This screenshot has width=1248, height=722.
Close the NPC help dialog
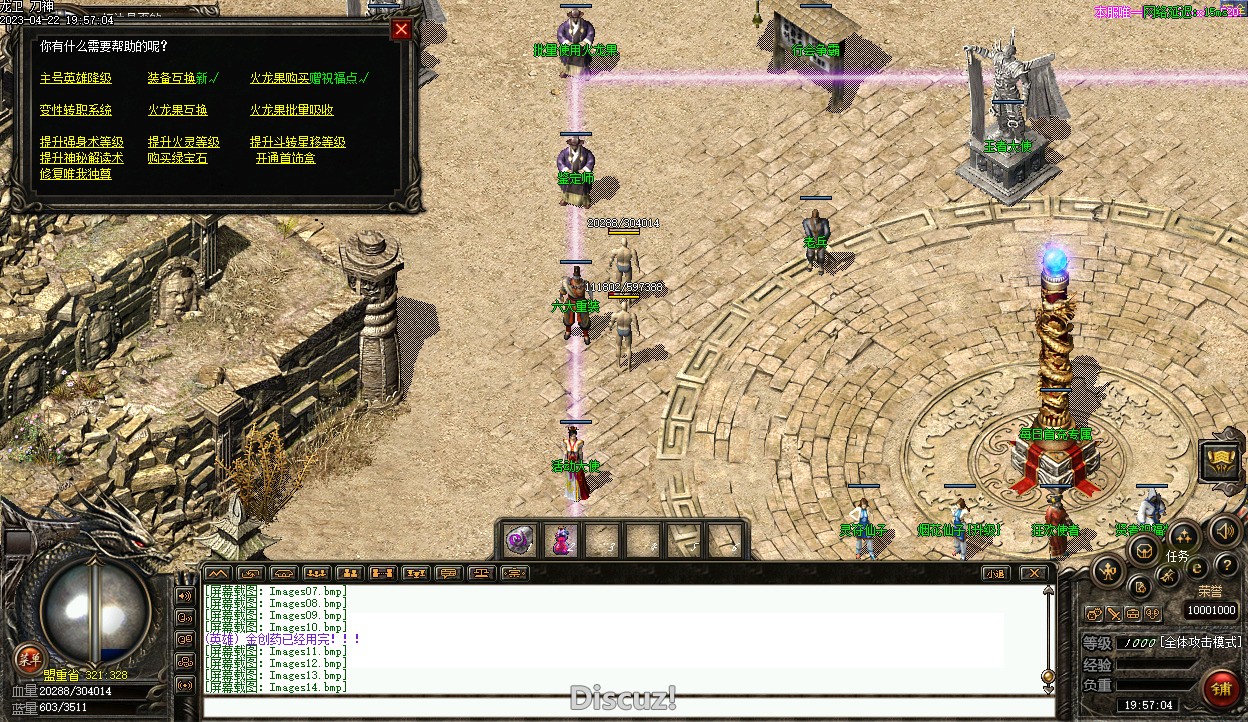point(401,29)
